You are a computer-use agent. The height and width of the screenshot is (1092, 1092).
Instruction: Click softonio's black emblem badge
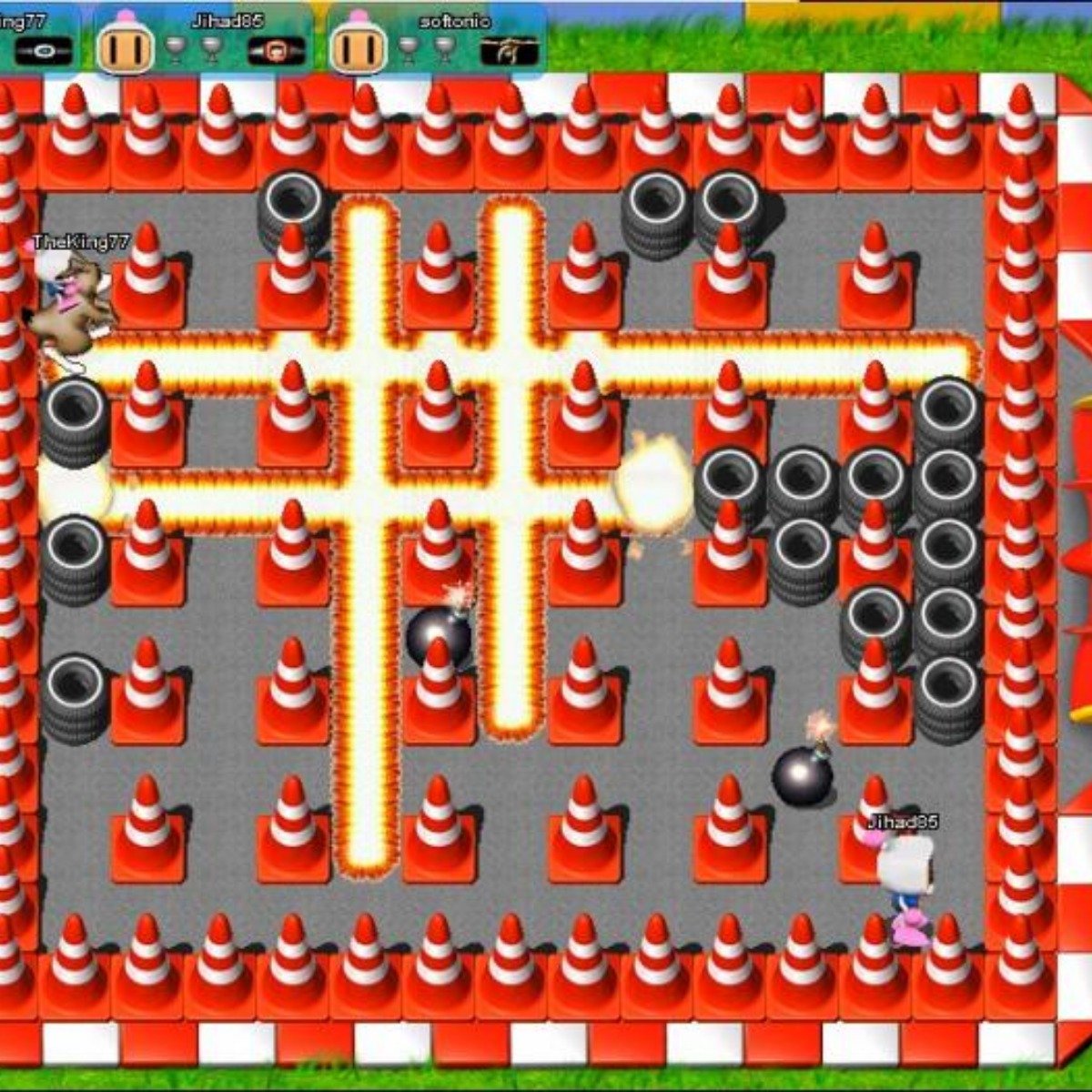(510, 51)
